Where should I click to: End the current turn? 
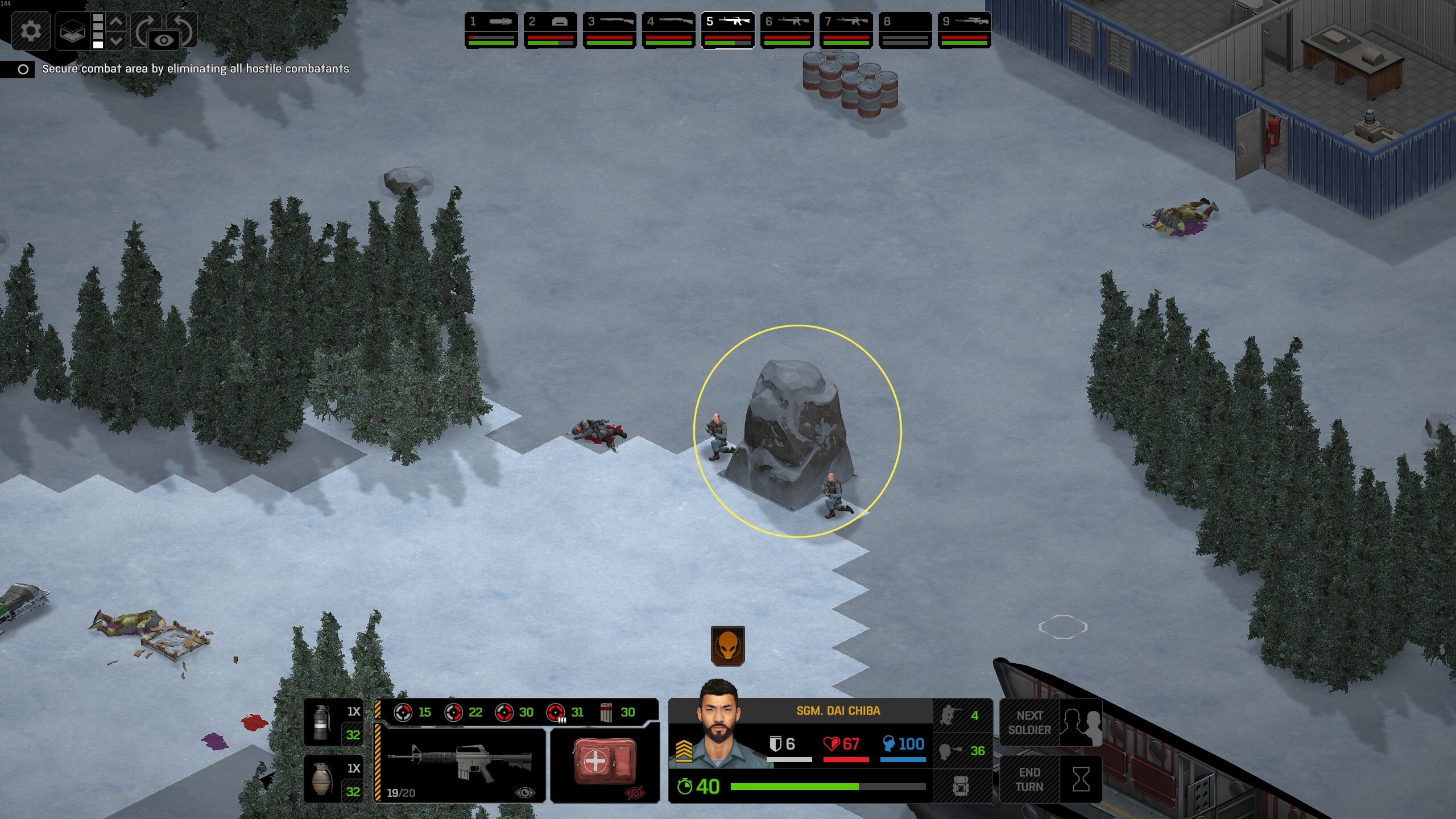1050,780
